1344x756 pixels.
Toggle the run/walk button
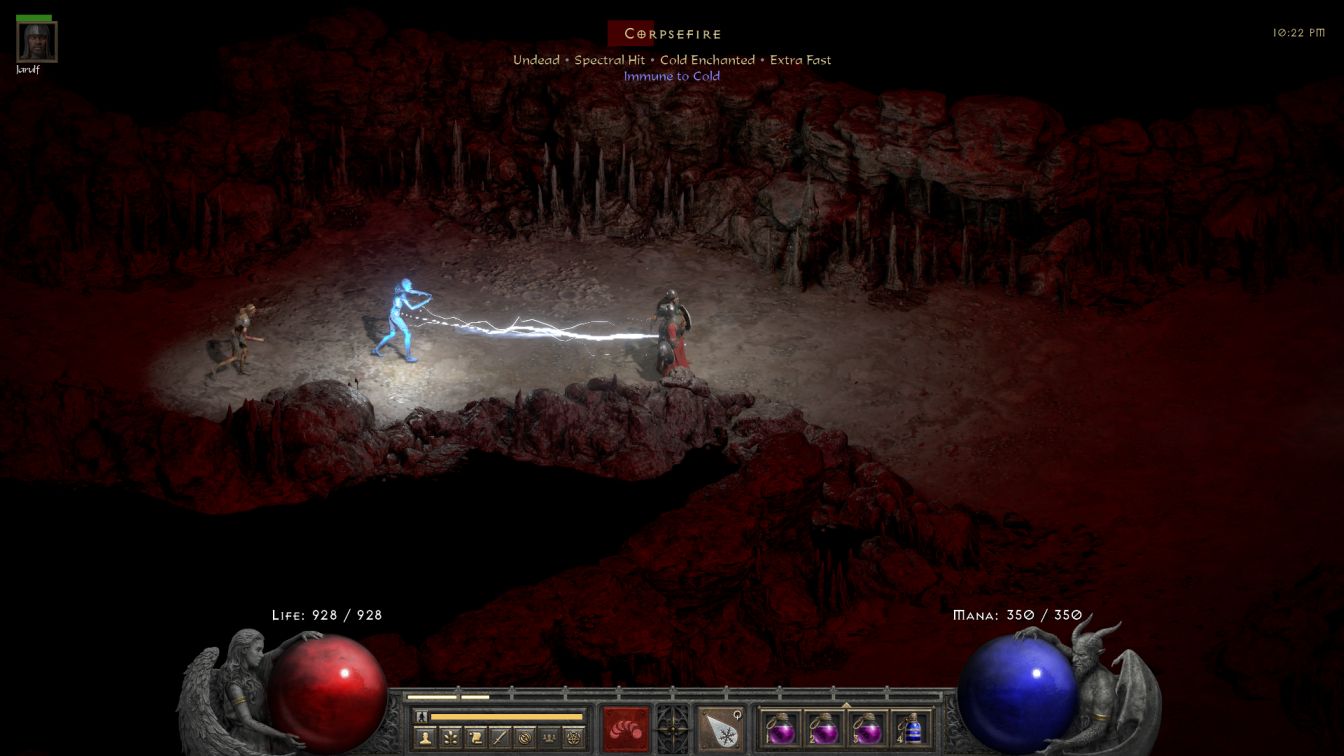pyautogui.click(x=421, y=716)
